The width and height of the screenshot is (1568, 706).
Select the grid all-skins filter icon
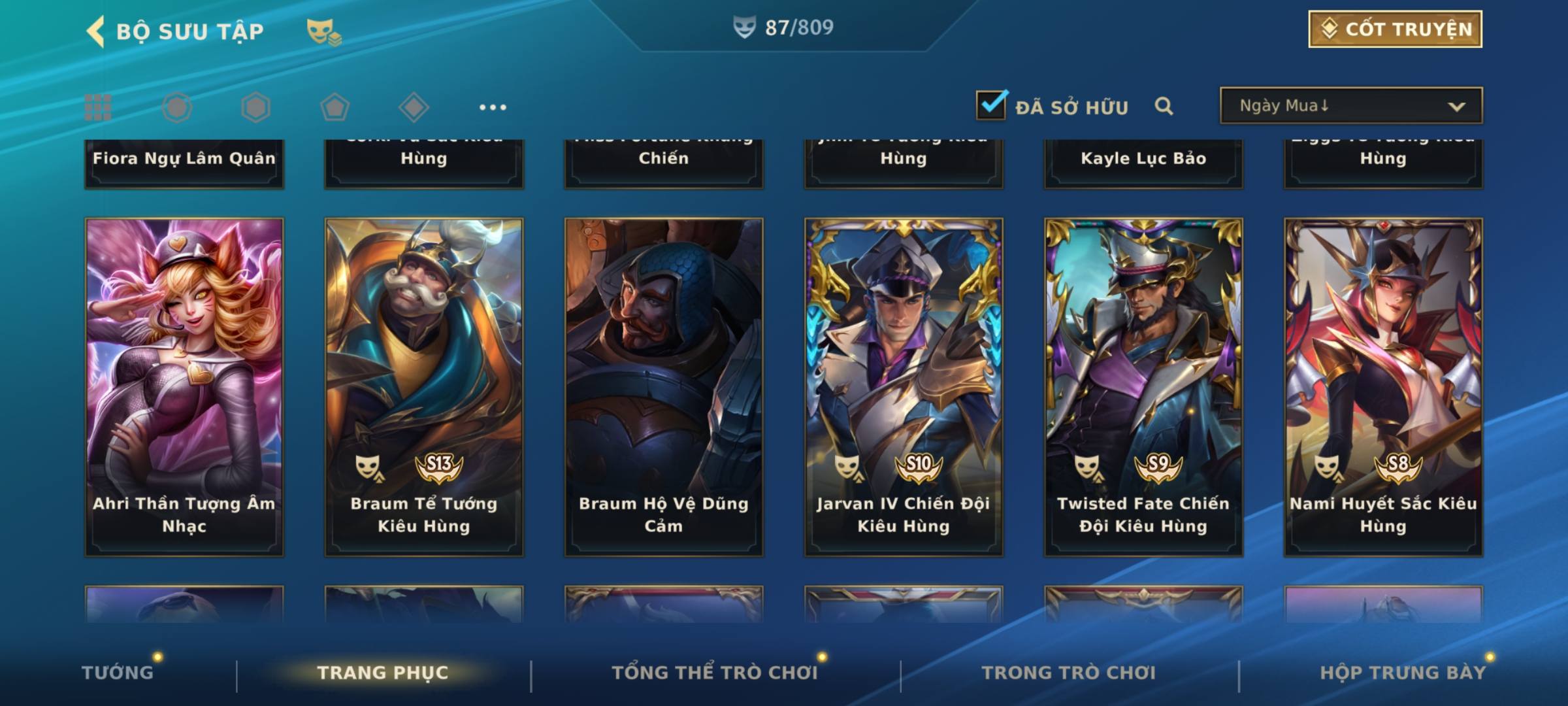click(98, 107)
